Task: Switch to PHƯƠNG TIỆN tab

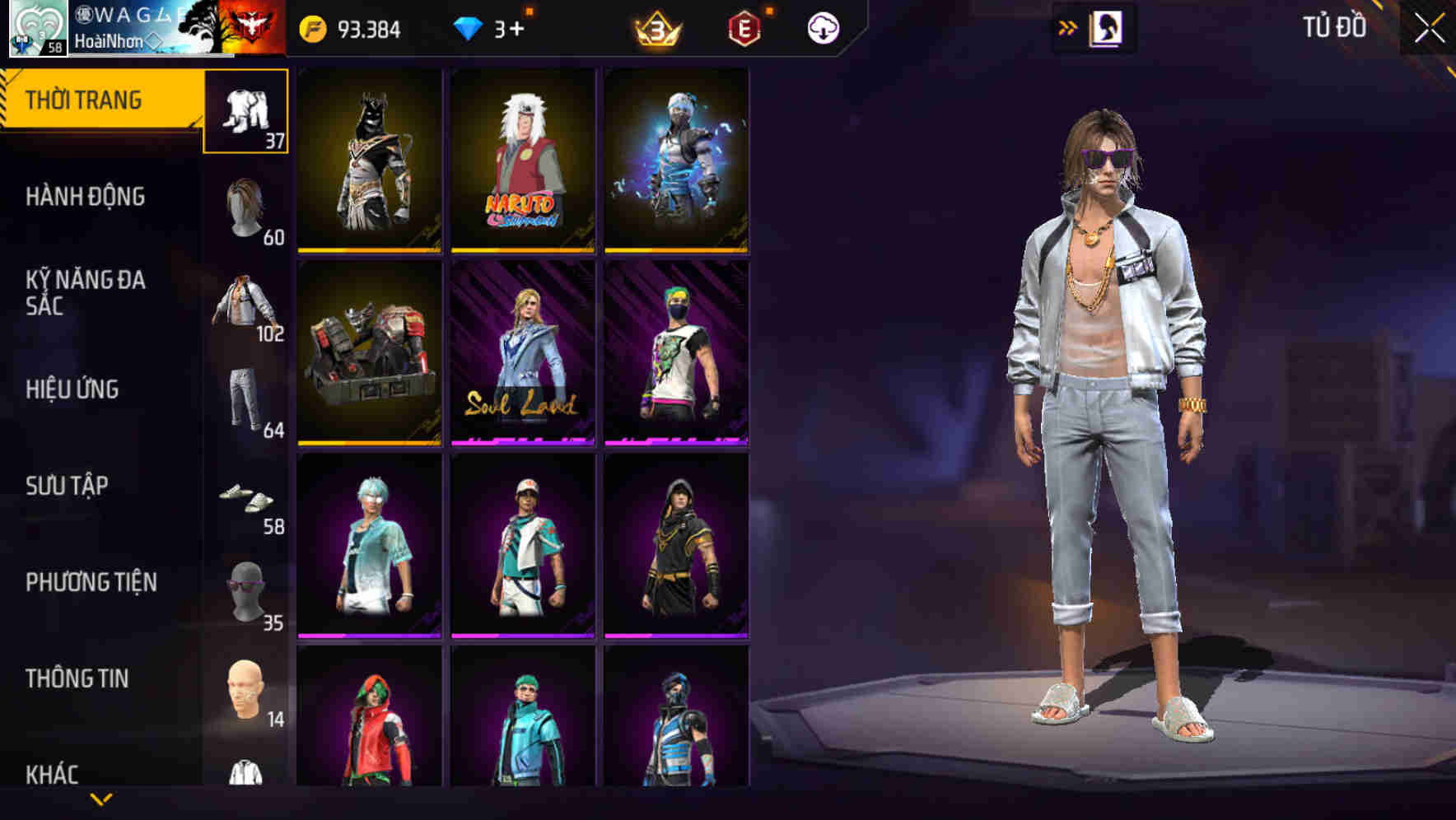Action: tap(91, 582)
